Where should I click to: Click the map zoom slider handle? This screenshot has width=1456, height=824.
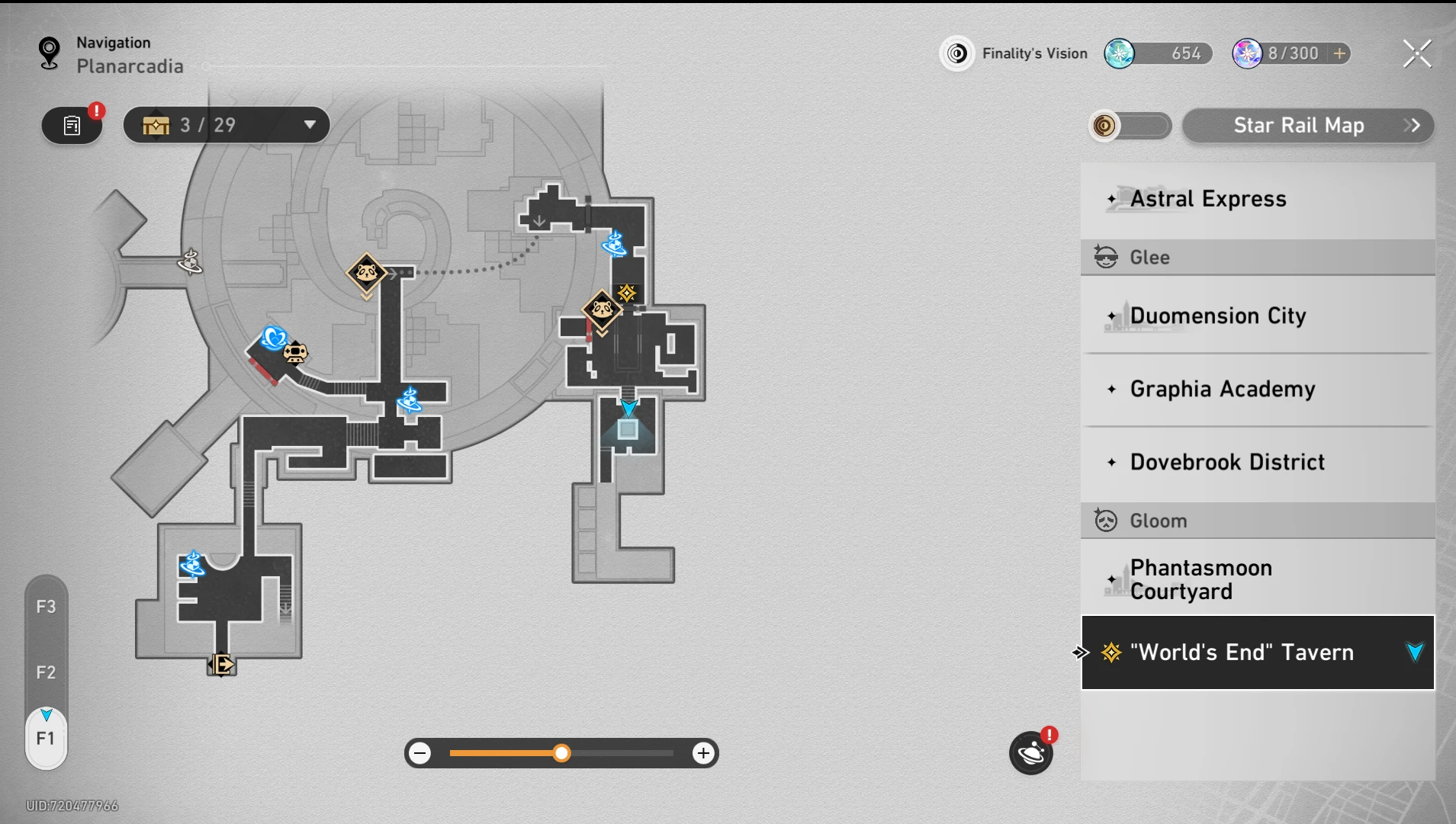[x=561, y=754]
